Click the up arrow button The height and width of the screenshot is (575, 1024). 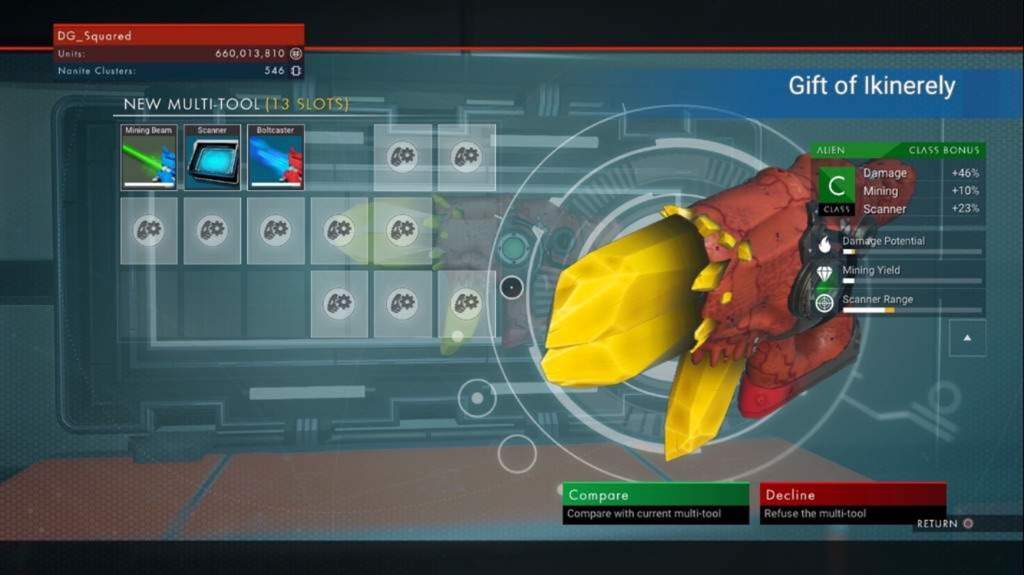click(967, 338)
